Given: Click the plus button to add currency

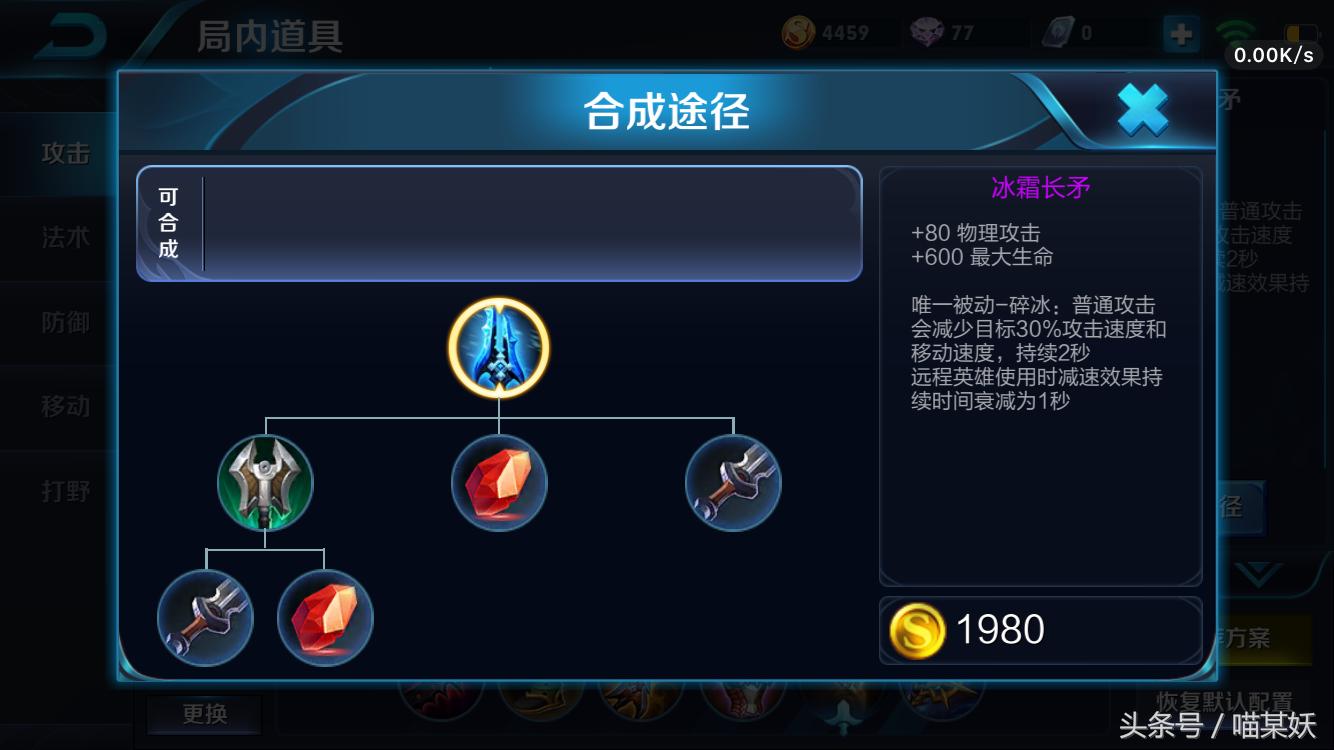Looking at the screenshot, I should click(x=1181, y=33).
